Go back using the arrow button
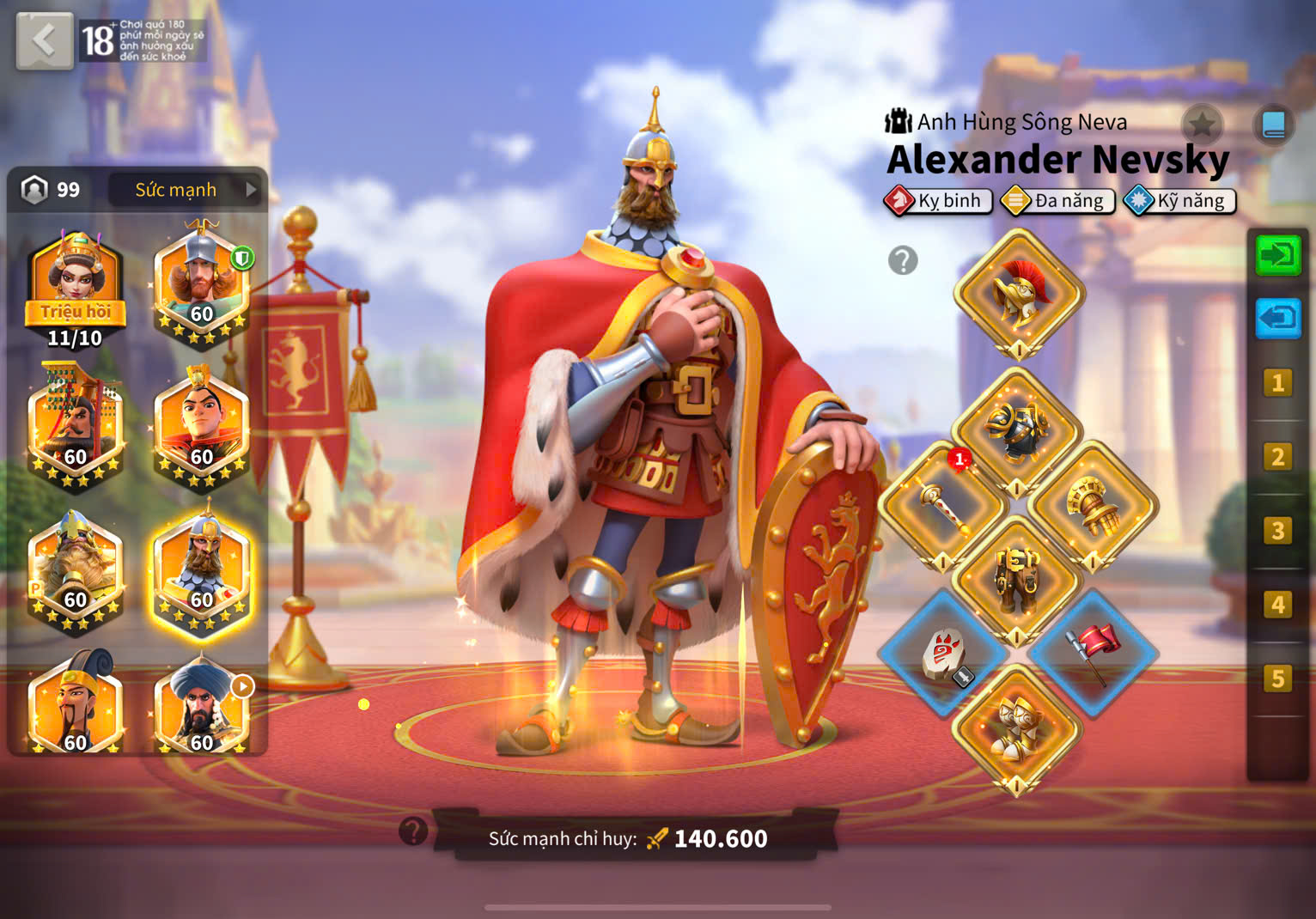Image resolution: width=1316 pixels, height=919 pixels. click(44, 40)
